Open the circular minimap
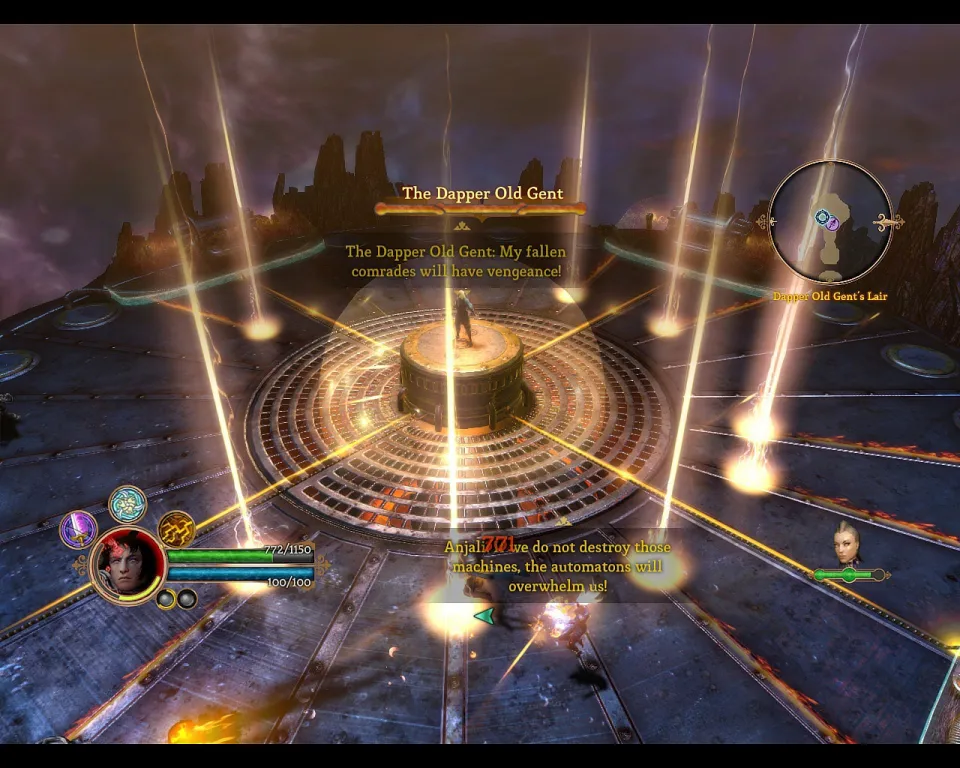The width and height of the screenshot is (960, 768). pyautogui.click(x=830, y=222)
